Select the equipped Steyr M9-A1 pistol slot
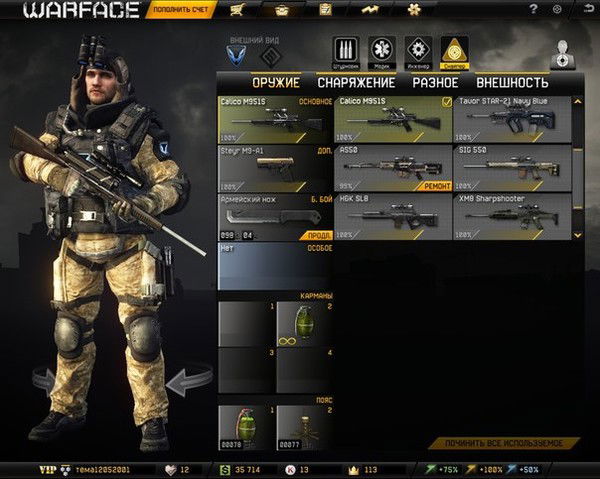 [x=275, y=169]
